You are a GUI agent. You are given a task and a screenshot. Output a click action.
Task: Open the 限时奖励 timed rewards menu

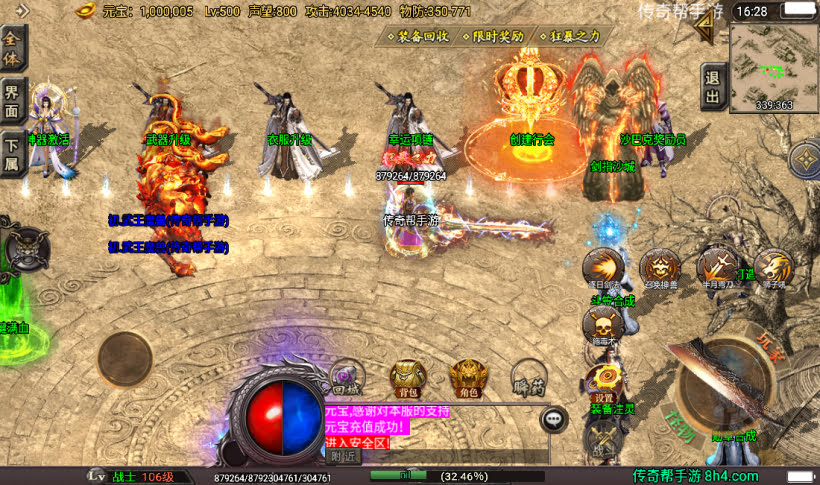[496, 36]
